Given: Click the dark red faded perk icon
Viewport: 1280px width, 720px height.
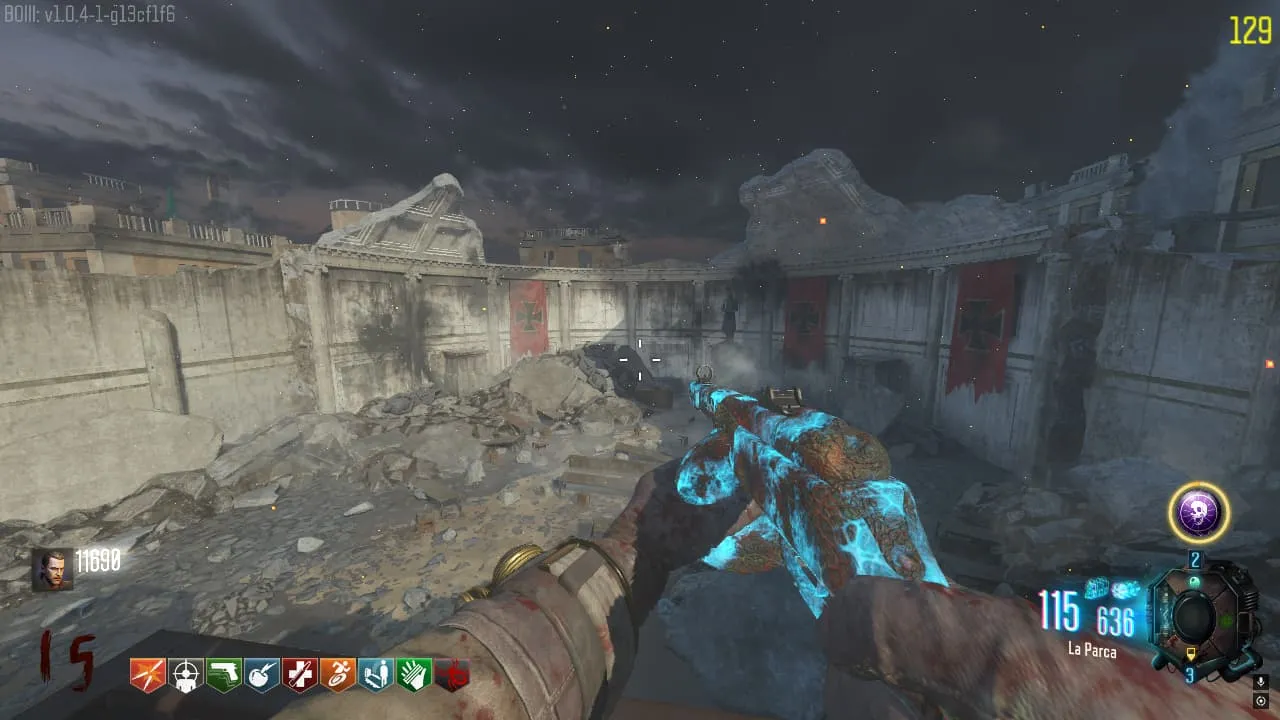Looking at the screenshot, I should click(x=452, y=675).
